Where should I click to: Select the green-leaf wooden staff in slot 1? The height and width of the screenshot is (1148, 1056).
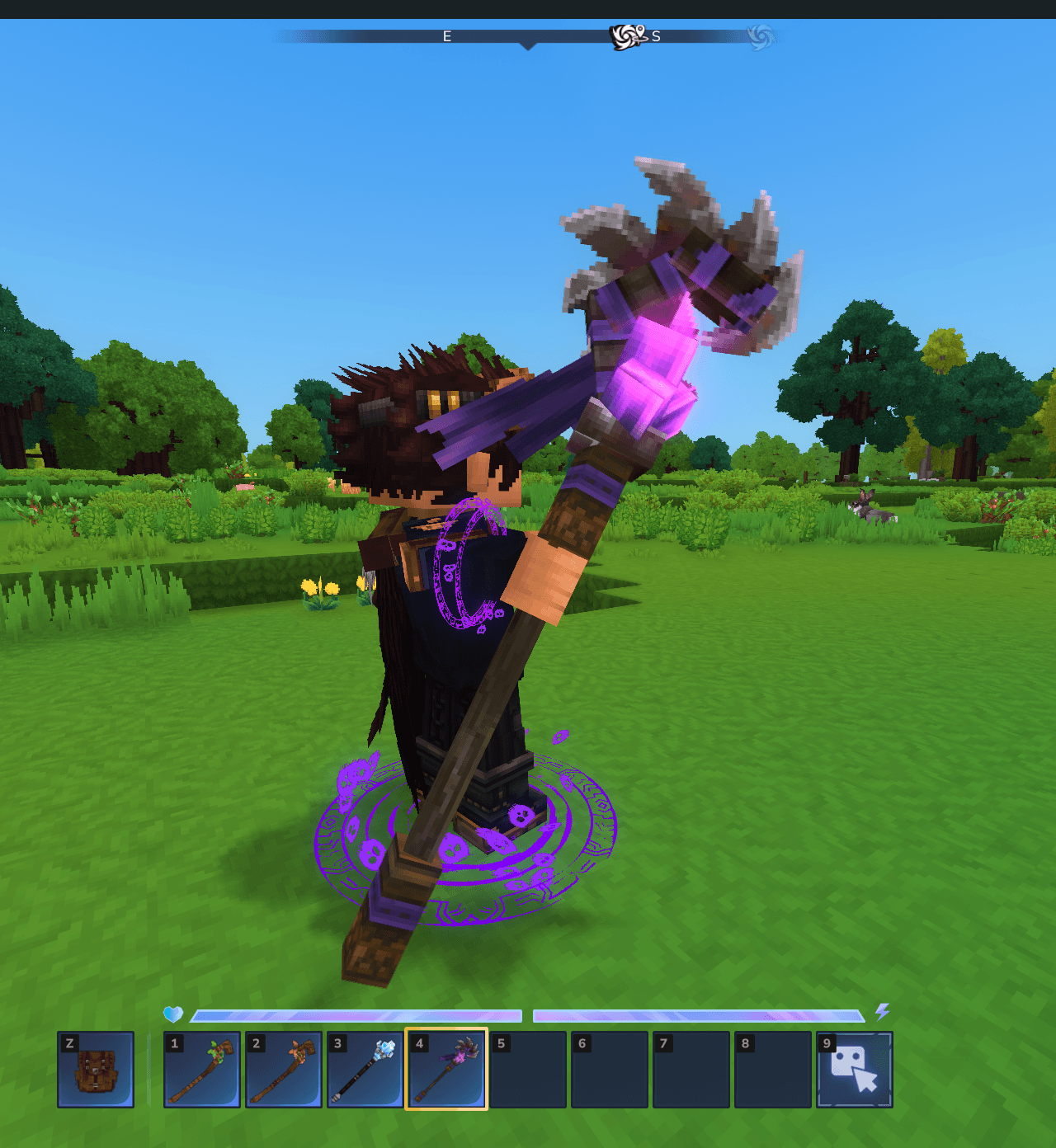202,1070
